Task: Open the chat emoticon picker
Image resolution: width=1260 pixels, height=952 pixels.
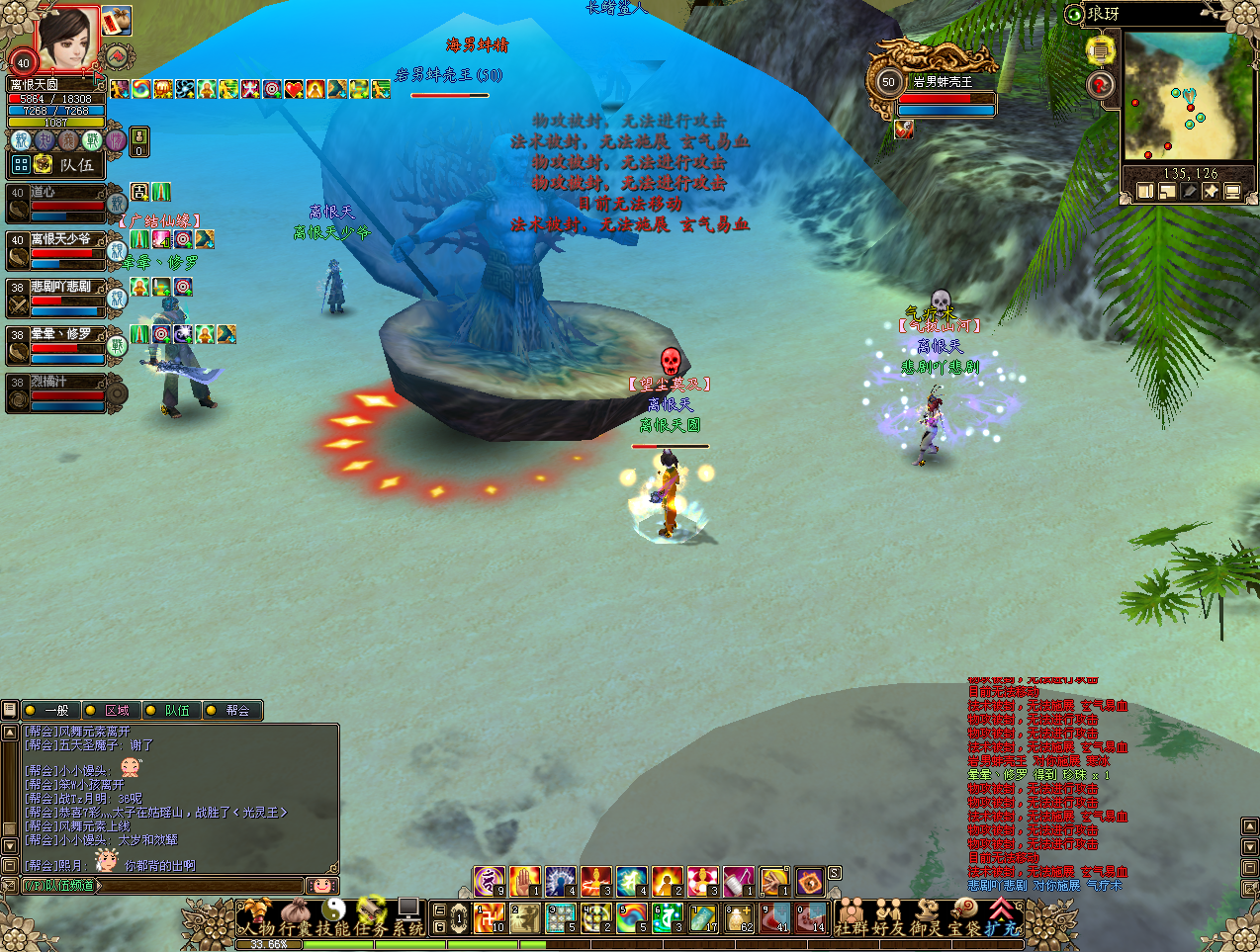Action: point(321,886)
